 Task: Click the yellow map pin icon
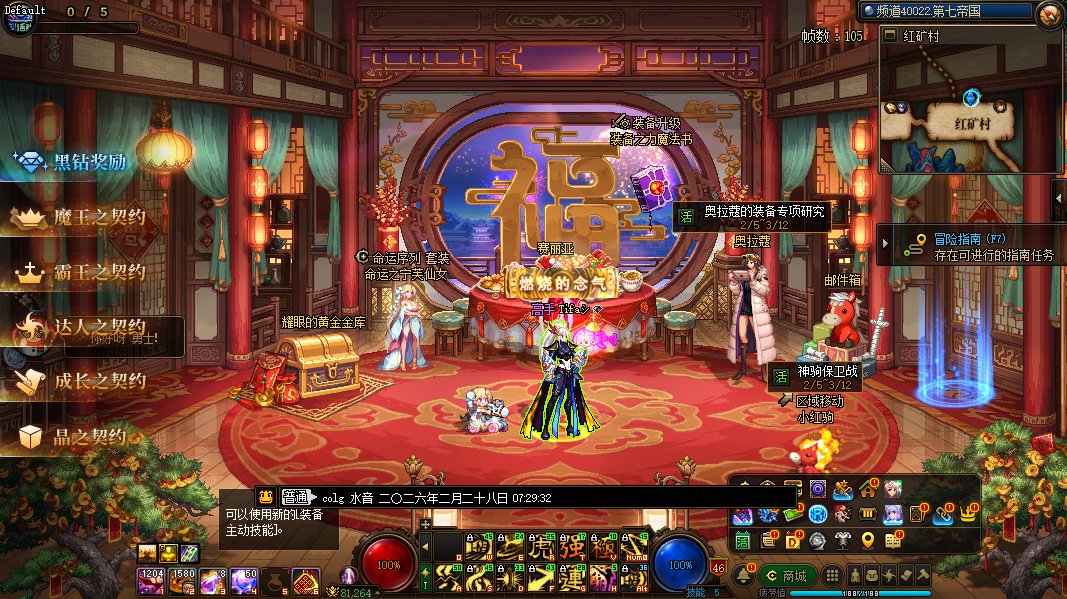coord(867,540)
